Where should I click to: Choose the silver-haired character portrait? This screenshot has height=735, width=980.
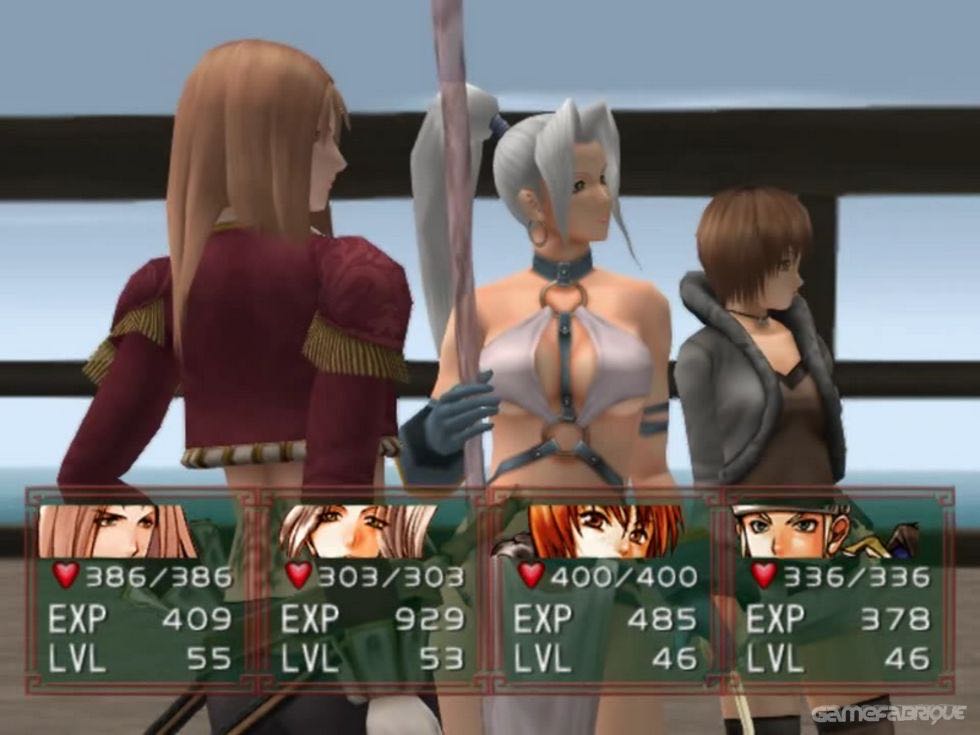coord(358,531)
